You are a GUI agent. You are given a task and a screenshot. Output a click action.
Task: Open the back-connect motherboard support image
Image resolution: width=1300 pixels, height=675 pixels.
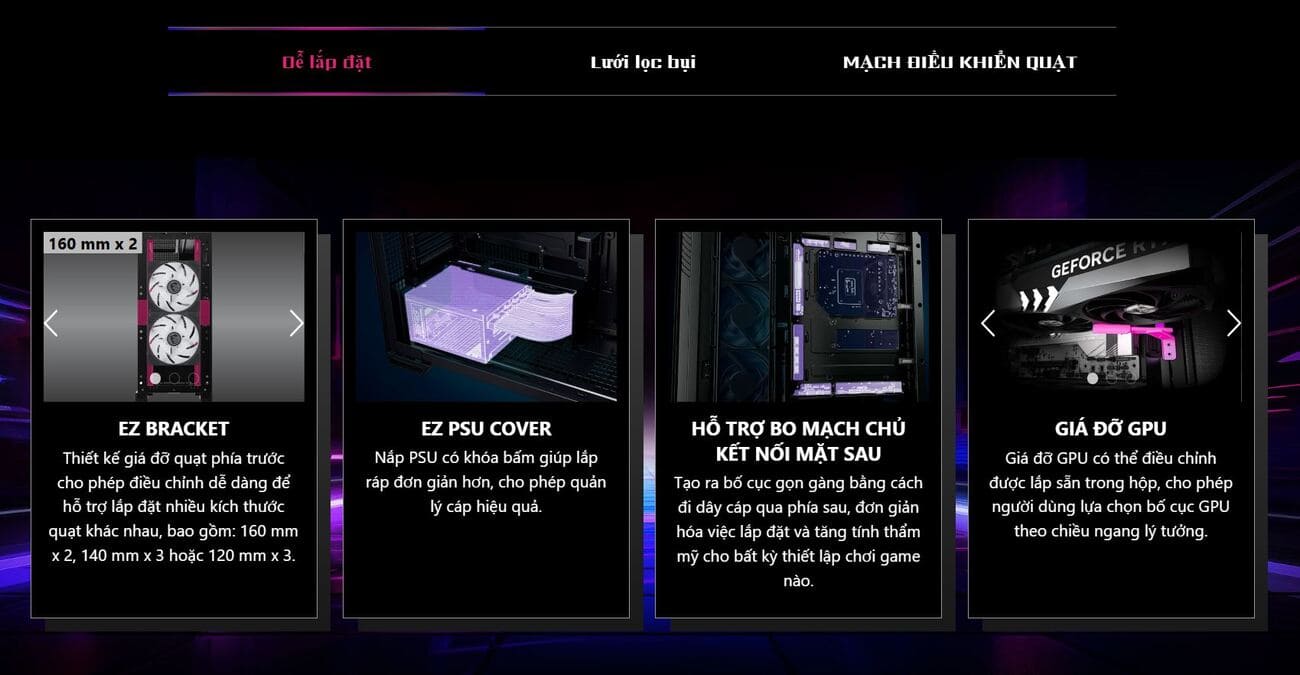(798, 317)
